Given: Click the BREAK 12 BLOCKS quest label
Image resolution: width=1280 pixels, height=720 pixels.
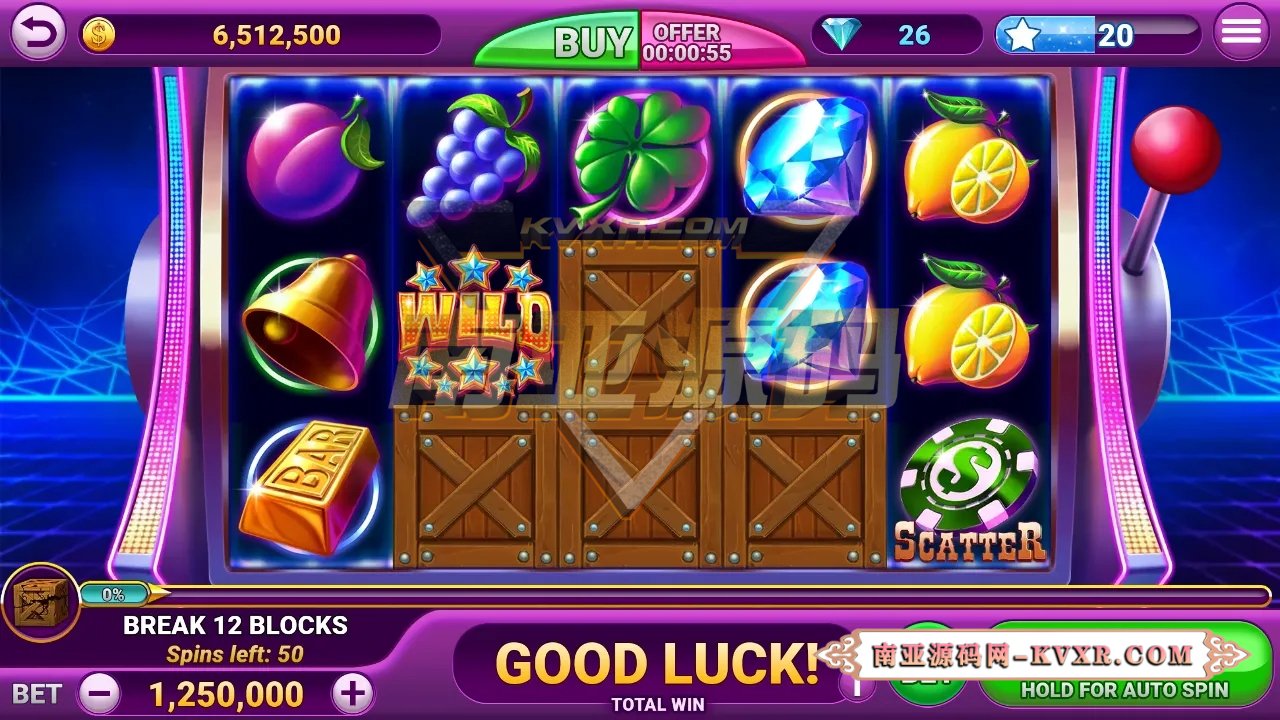Looking at the screenshot, I should click(235, 626).
